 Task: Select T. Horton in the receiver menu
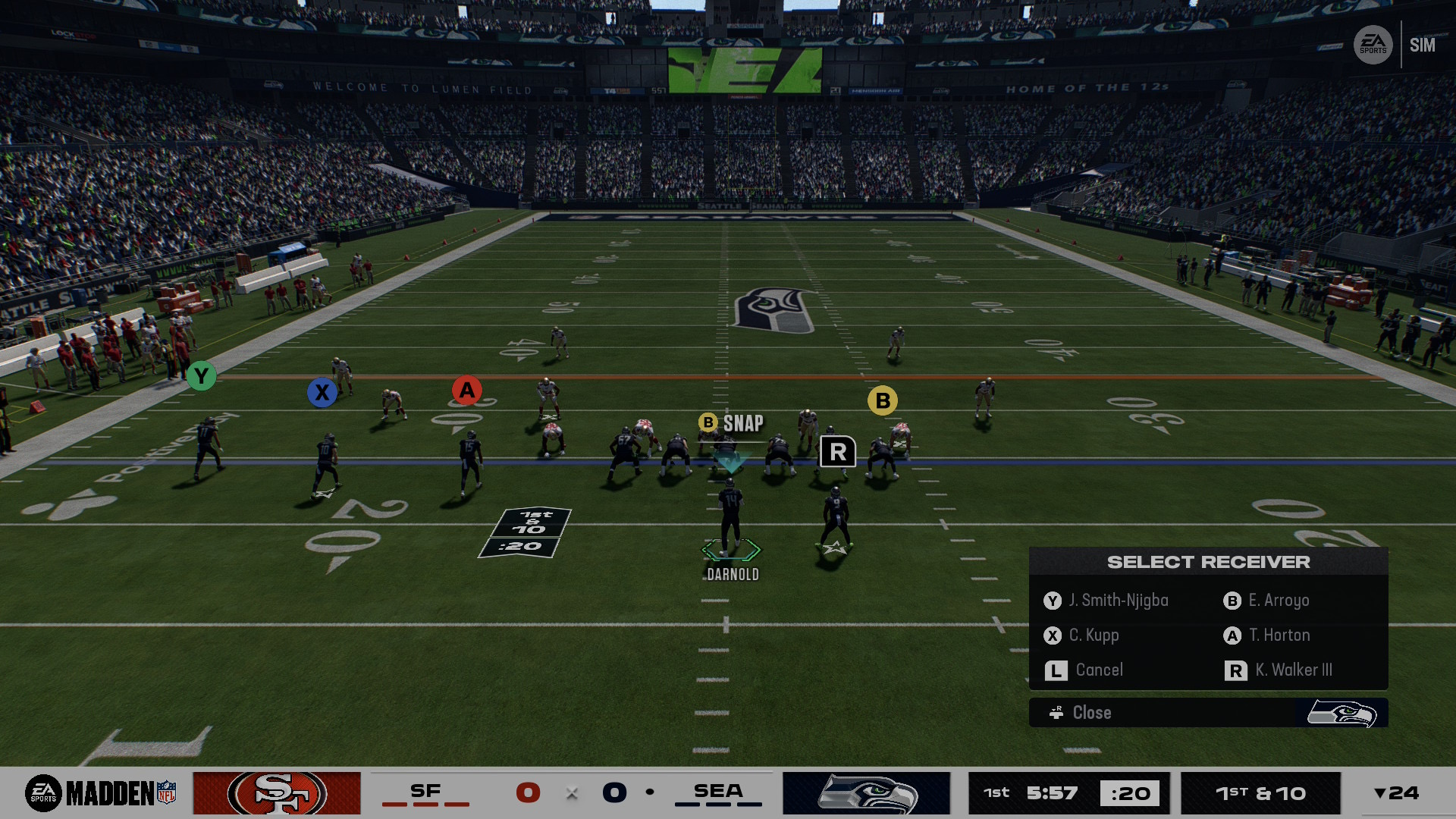[1279, 635]
